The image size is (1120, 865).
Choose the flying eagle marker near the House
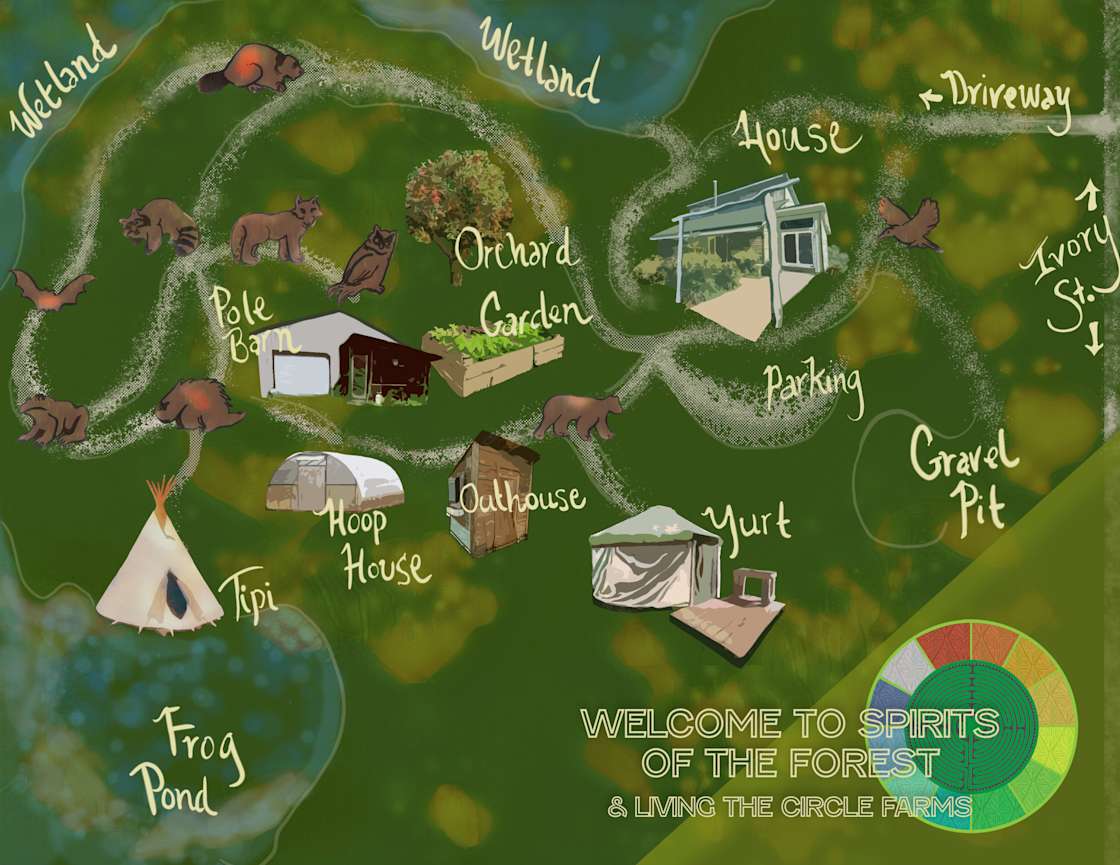point(909,222)
